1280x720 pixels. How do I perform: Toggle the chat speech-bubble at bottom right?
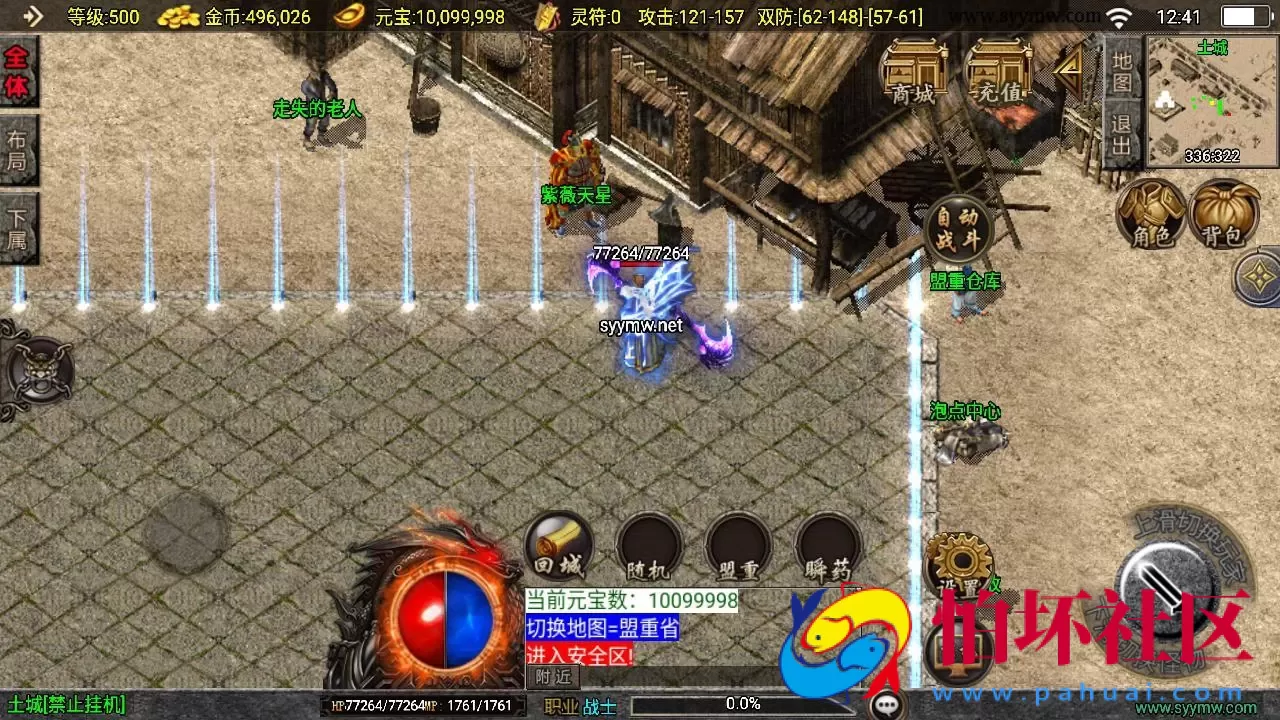[888, 704]
